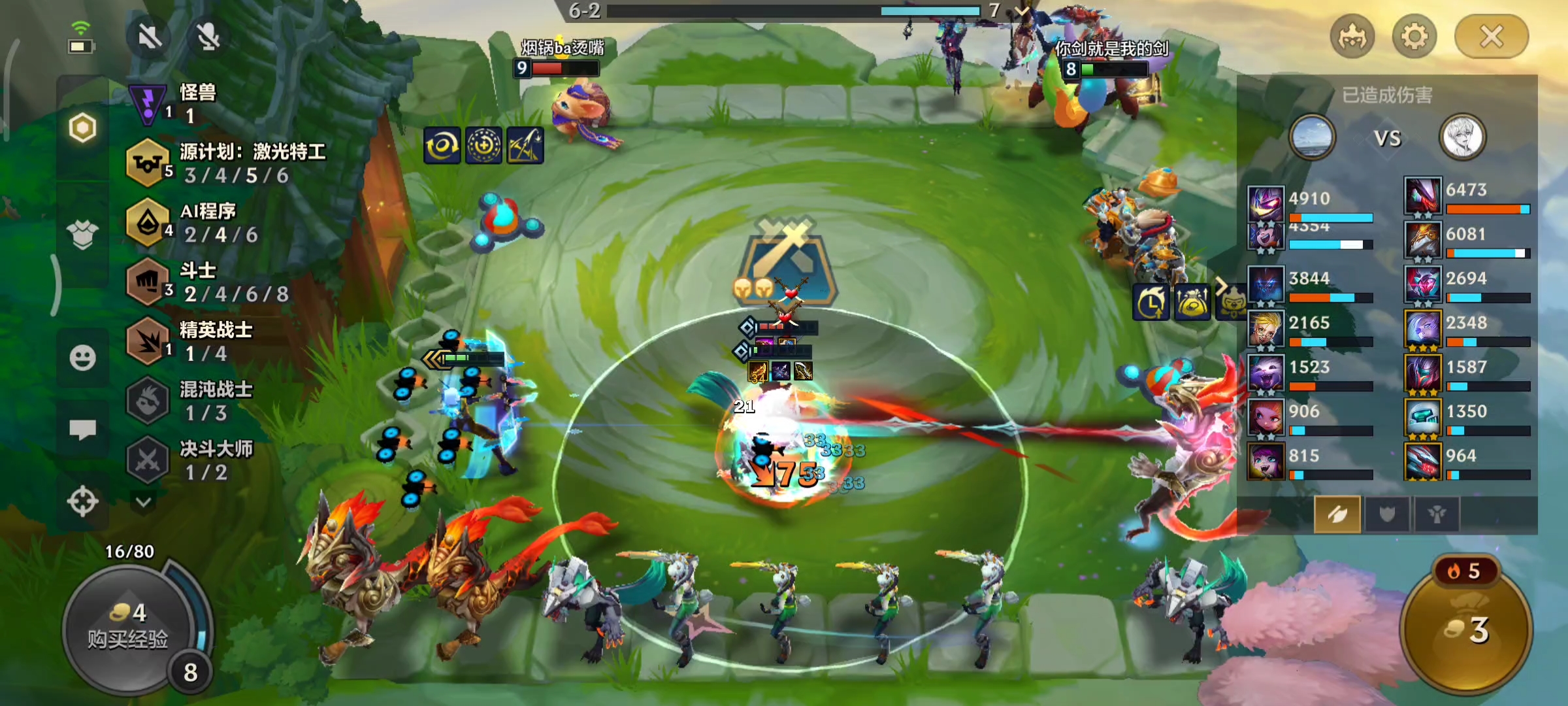Close the match view with the X button
This screenshot has width=1568, height=706.
(1491, 37)
